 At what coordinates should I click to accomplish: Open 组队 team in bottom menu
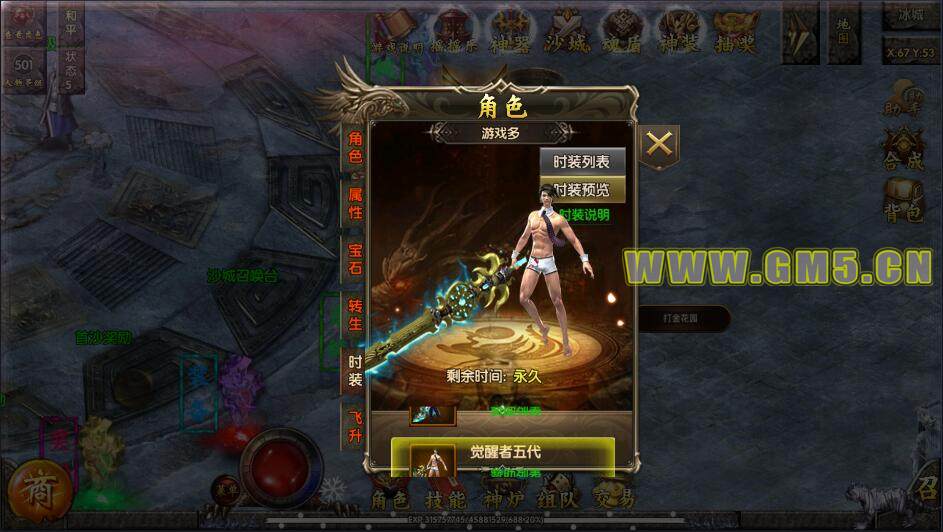(557, 499)
